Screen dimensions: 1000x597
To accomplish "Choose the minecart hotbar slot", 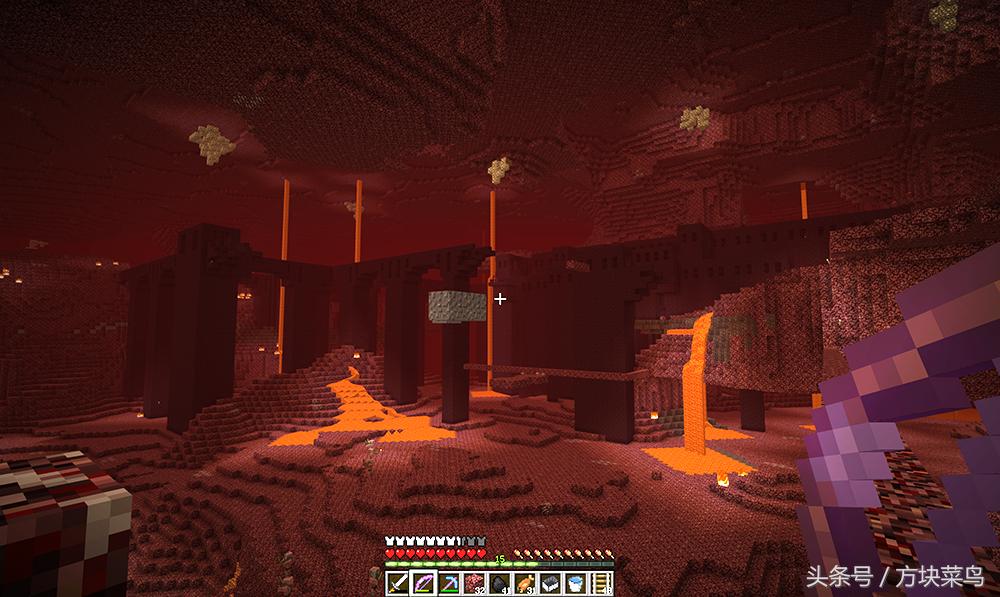I will click(x=549, y=582).
